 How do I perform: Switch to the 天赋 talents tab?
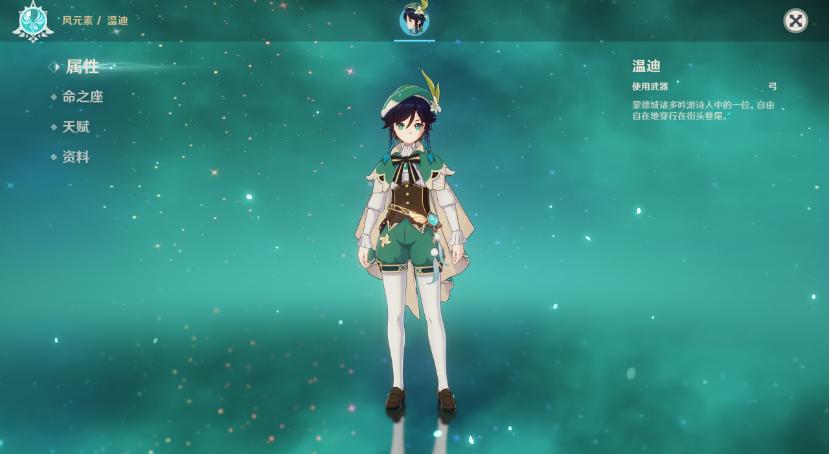pos(76,127)
